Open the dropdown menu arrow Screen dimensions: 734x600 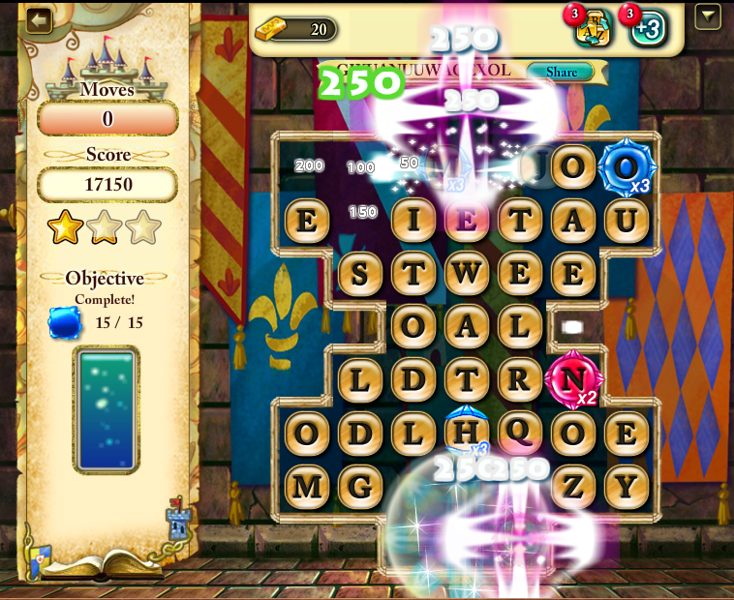pyautogui.click(x=708, y=17)
